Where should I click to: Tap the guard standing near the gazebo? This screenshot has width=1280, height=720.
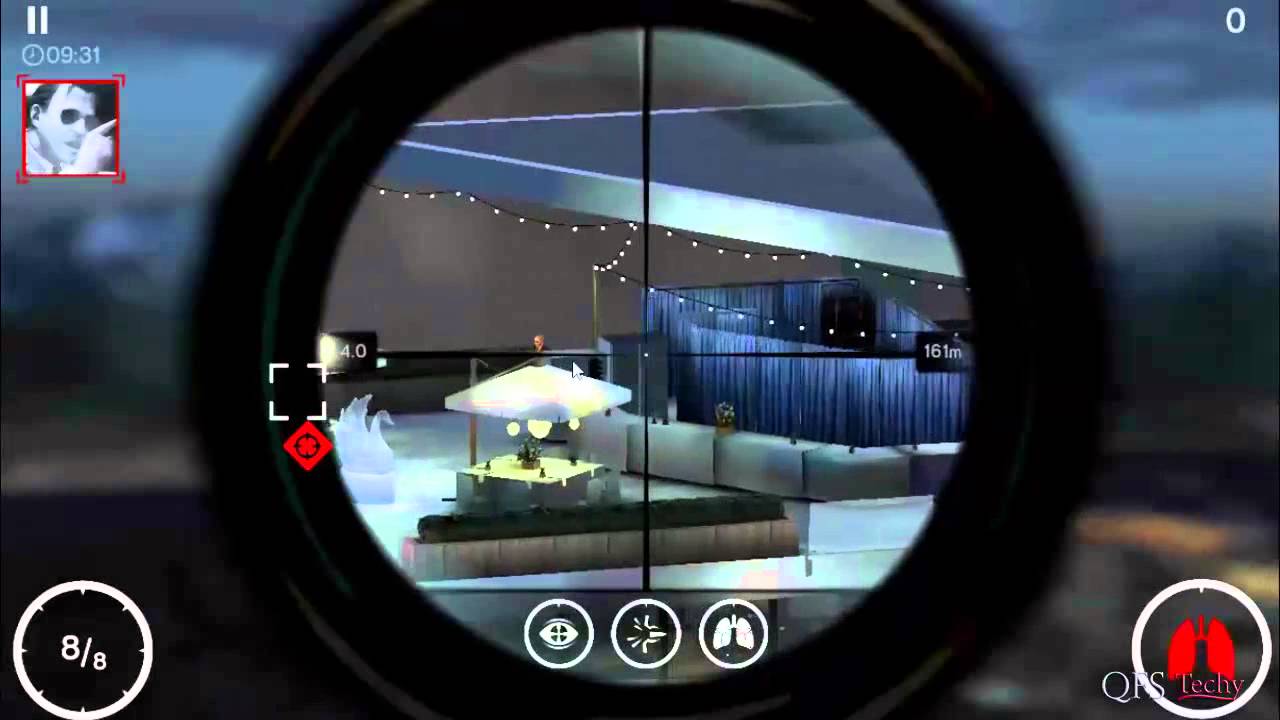pyautogui.click(x=537, y=344)
